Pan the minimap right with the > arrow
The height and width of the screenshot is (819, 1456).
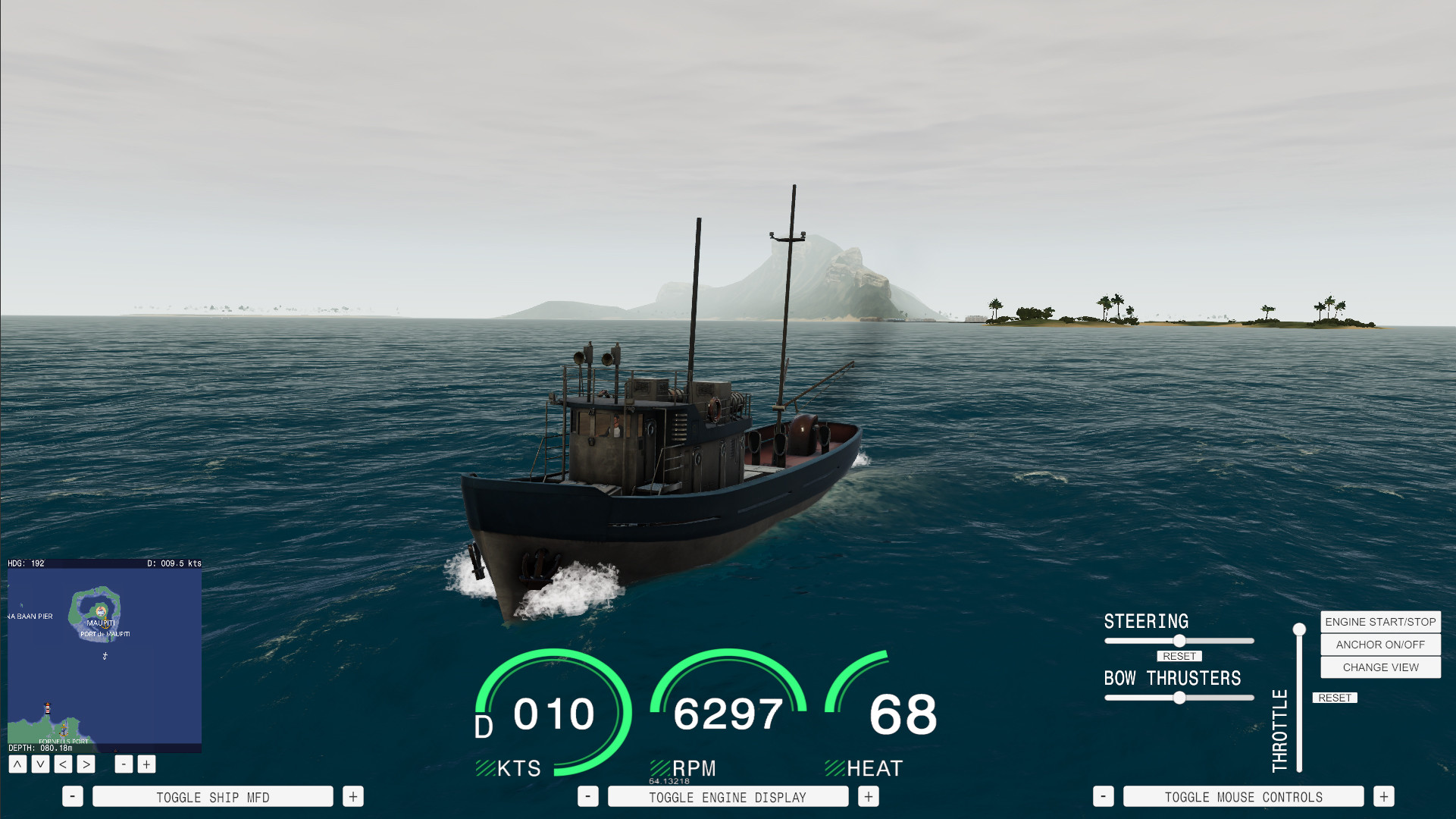[85, 764]
